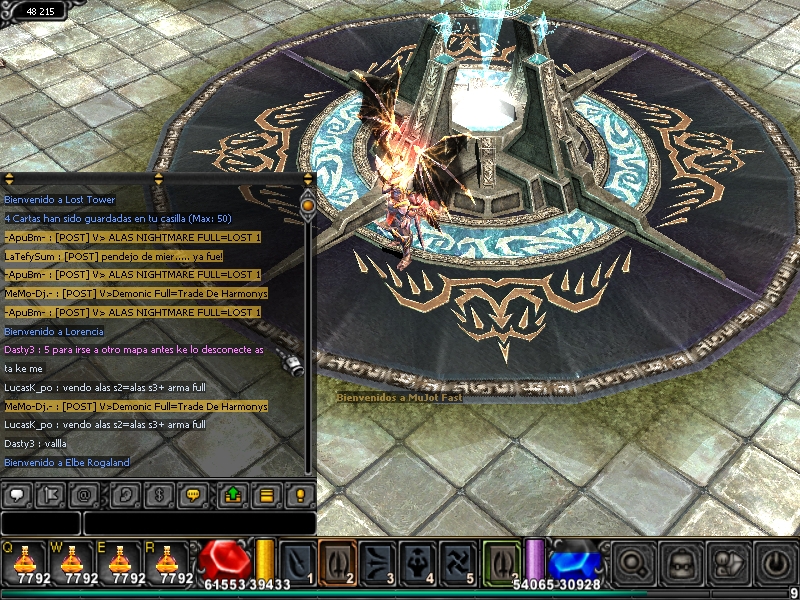This screenshot has height=600, width=800.
Task: Click the chat message input field
Action: tap(199, 523)
